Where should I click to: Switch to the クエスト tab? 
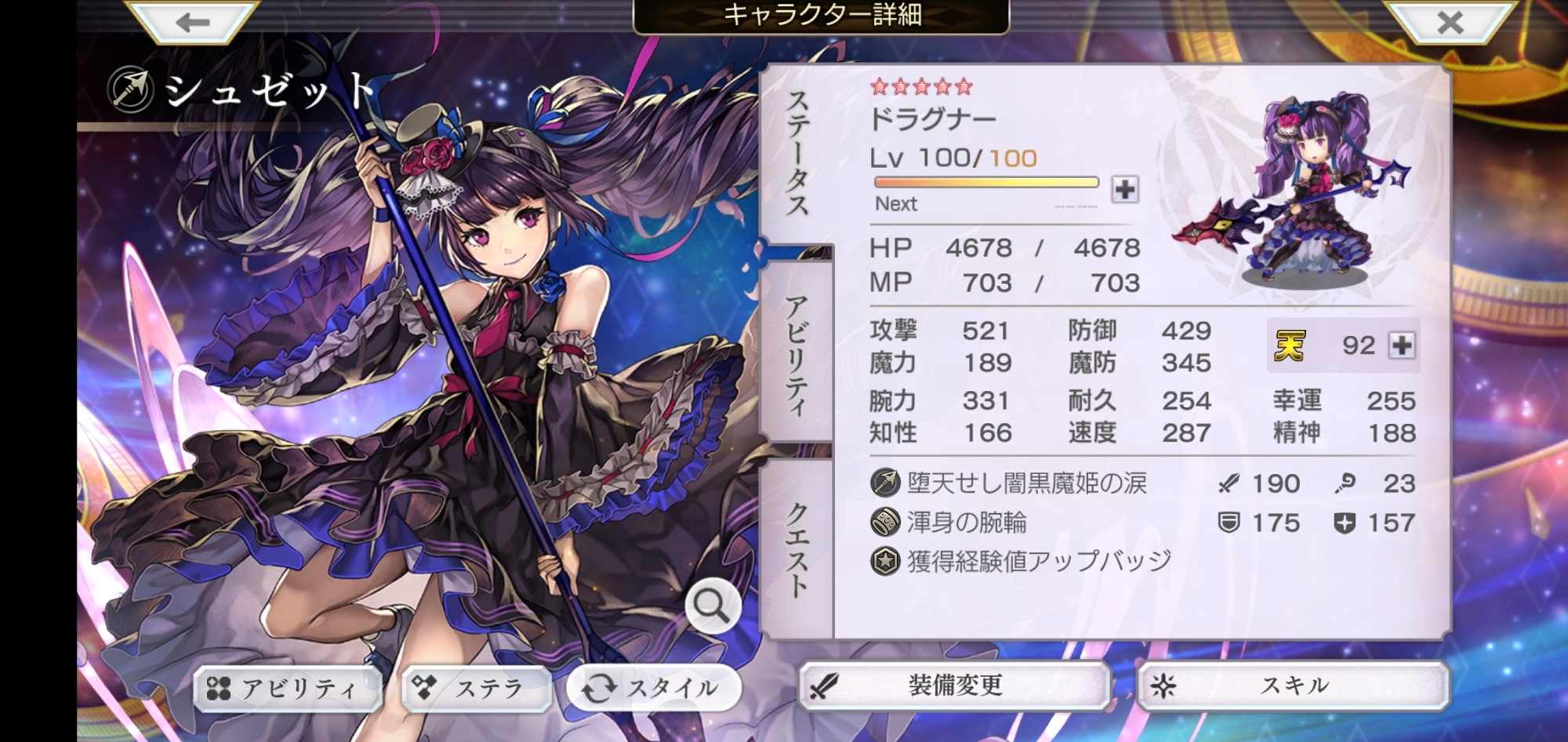pyautogui.click(x=797, y=548)
